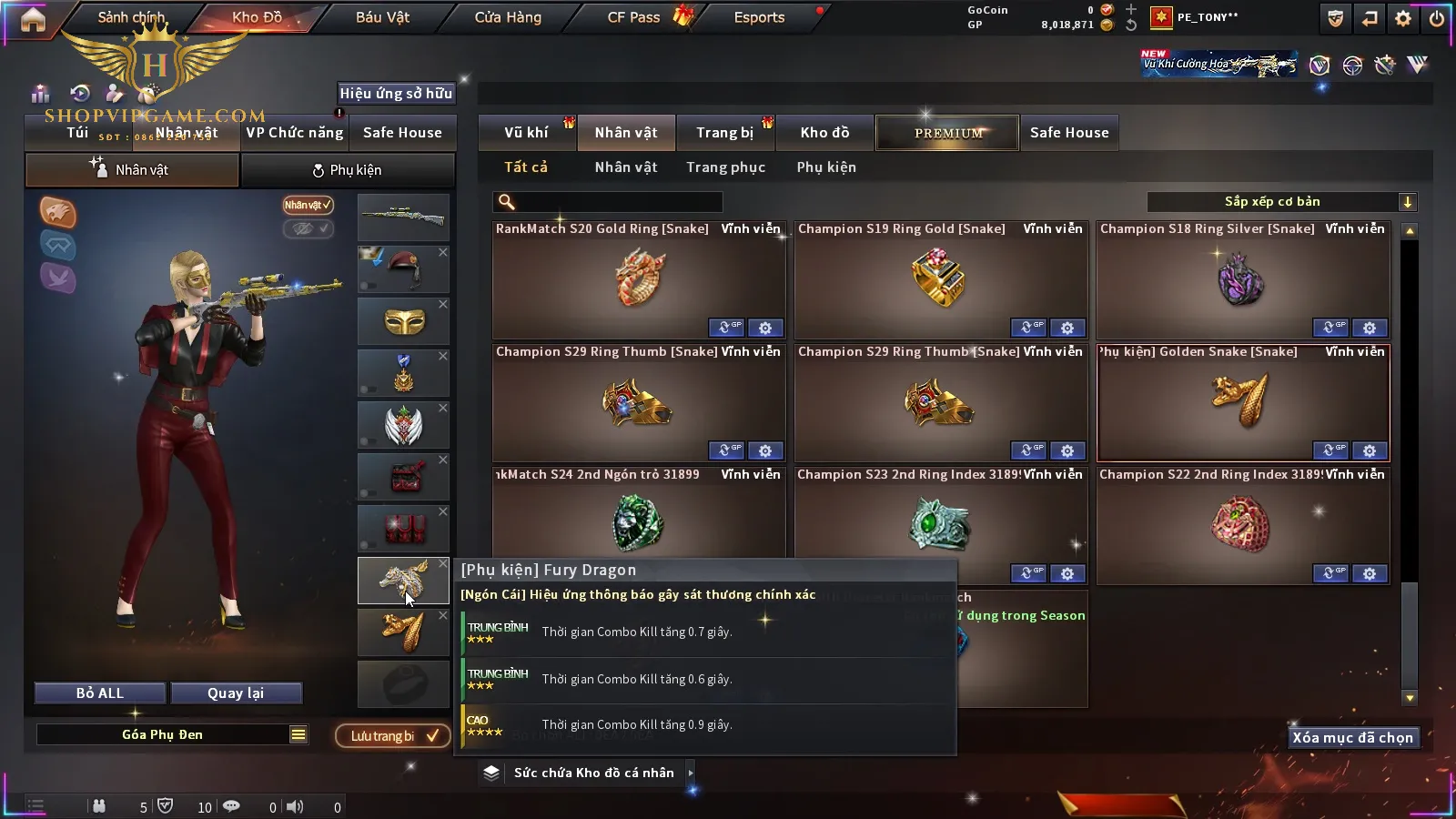Go to the CF Pass page

click(634, 17)
